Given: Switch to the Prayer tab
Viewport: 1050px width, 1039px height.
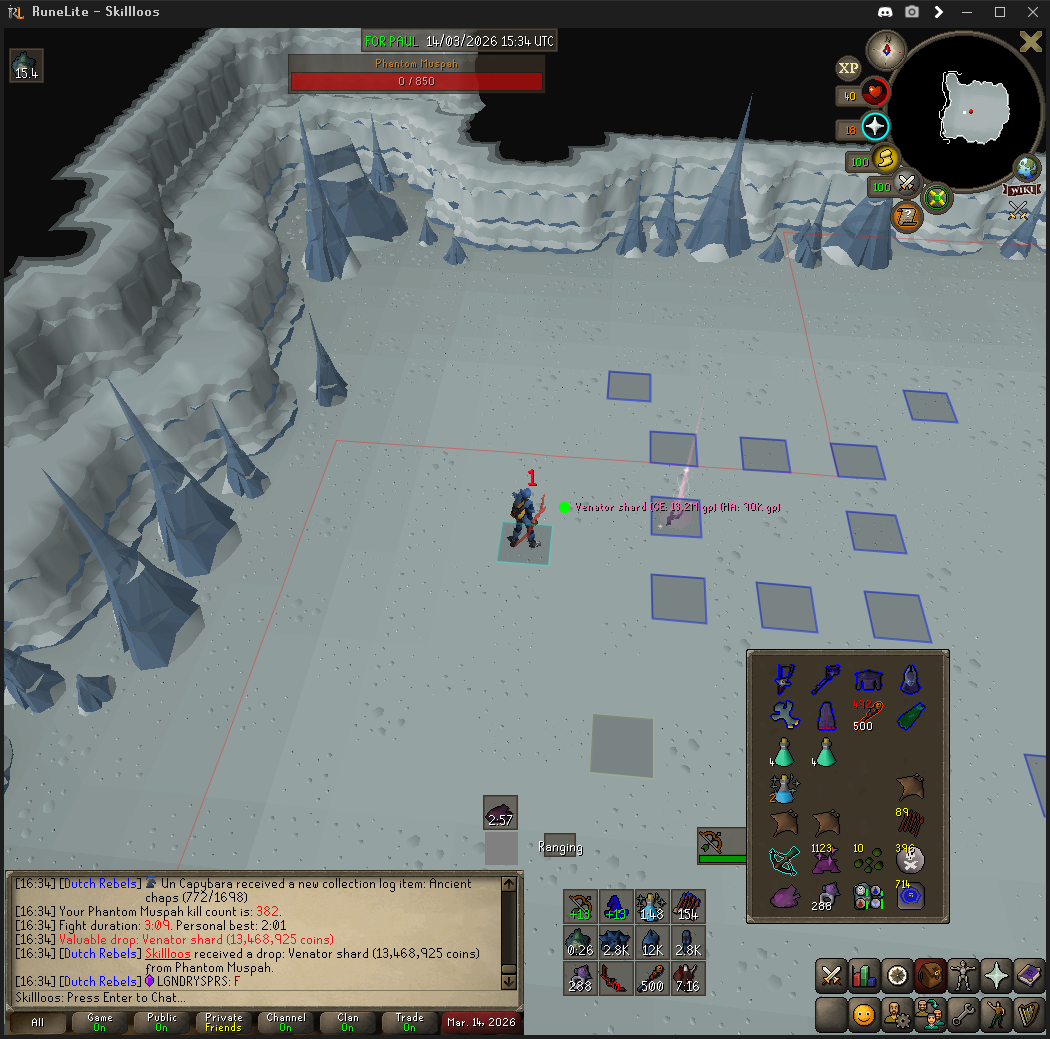Looking at the screenshot, I should pos(997,975).
